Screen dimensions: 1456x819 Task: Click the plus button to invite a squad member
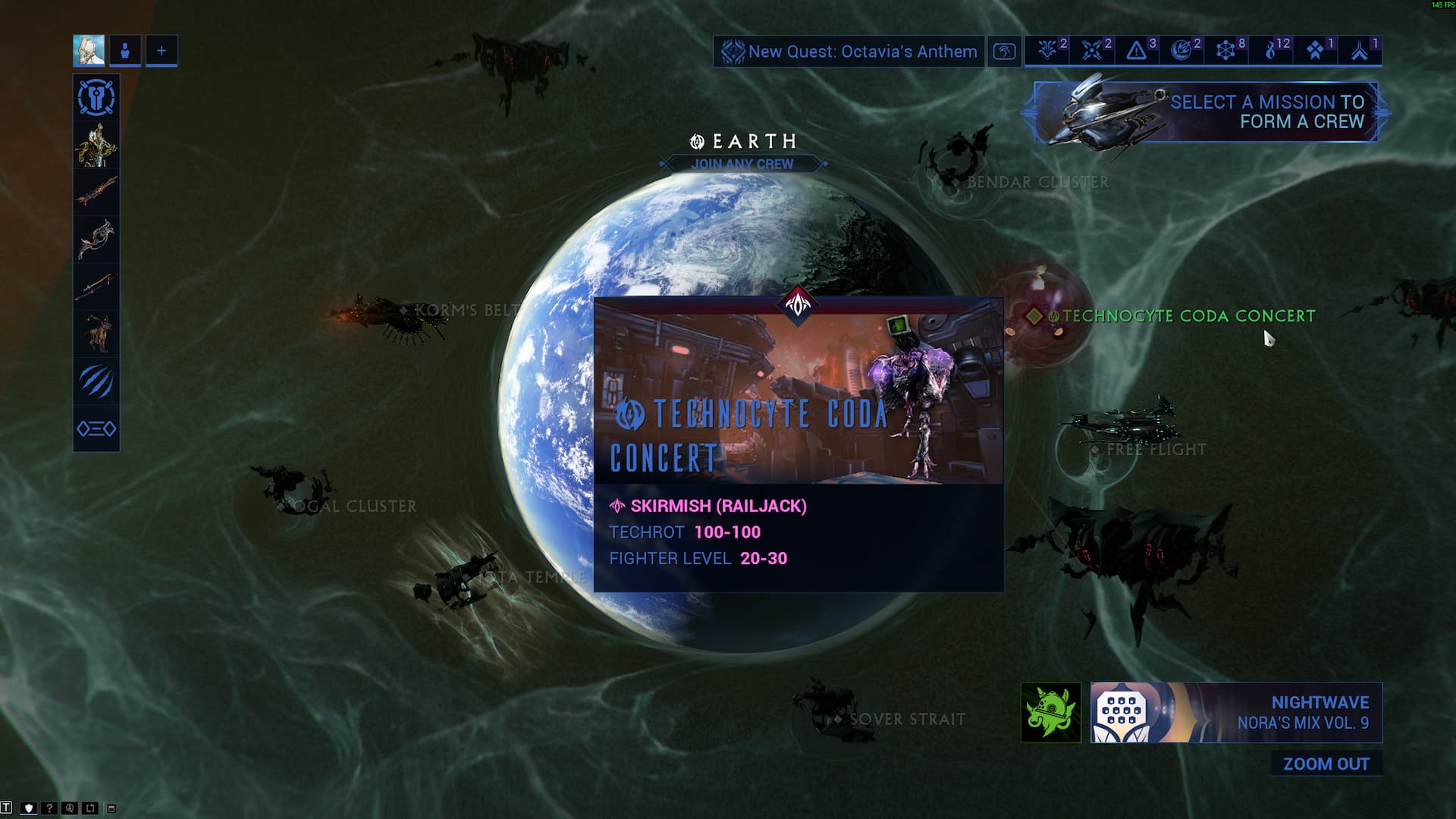162,51
